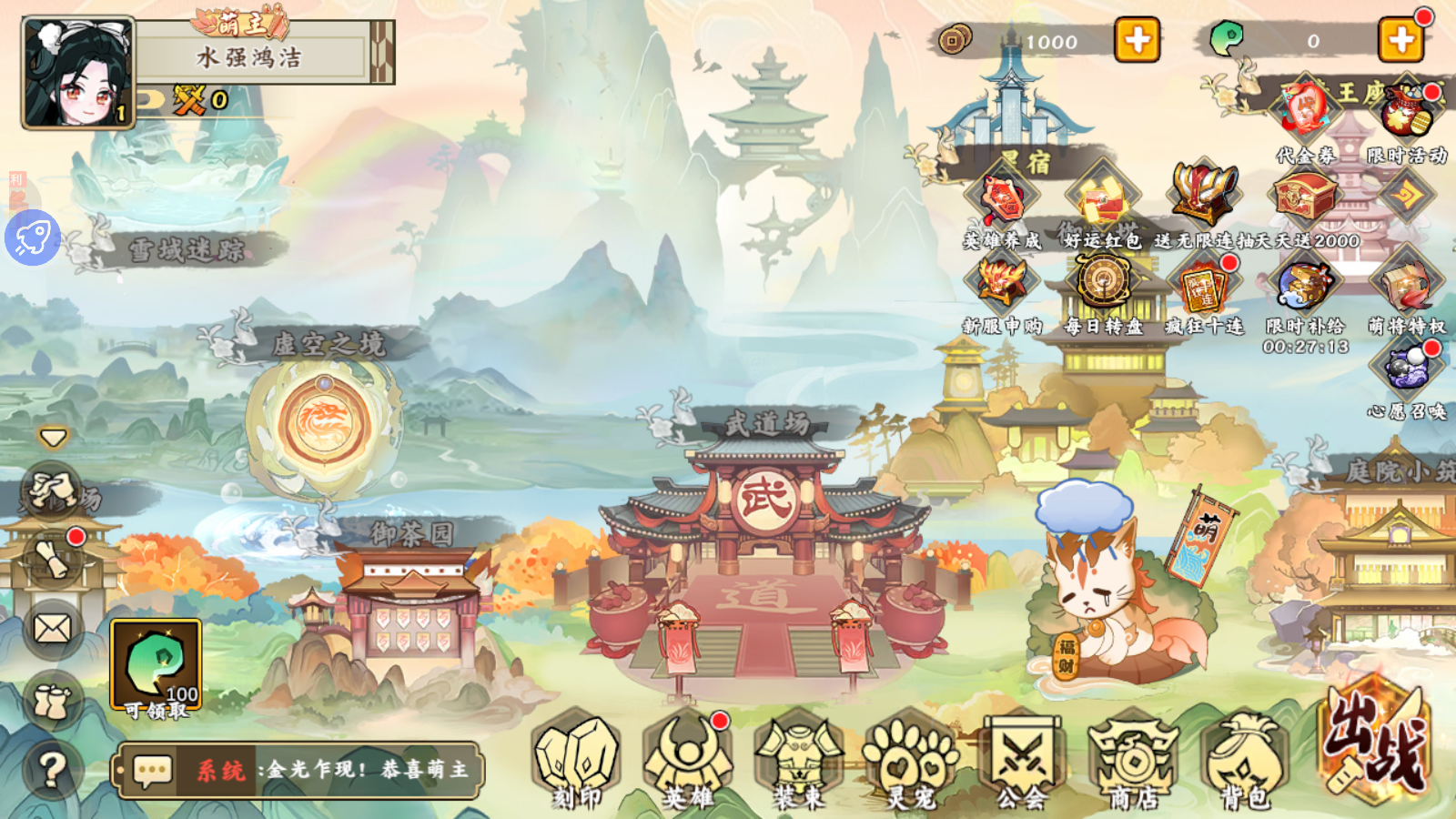Add coins with the gold plus button

click(x=1137, y=40)
